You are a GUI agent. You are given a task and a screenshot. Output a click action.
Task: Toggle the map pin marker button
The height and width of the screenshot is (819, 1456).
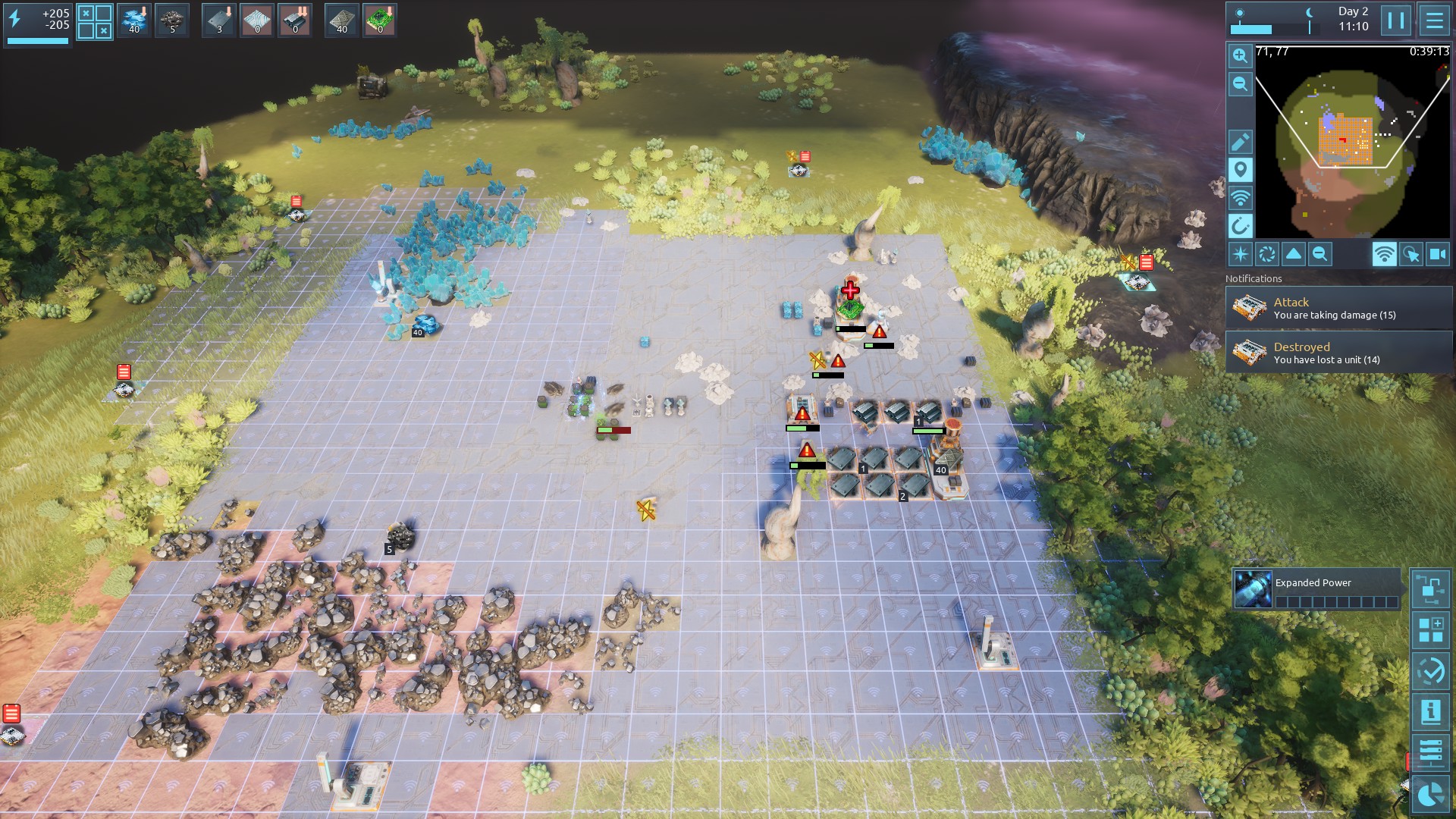pyautogui.click(x=1240, y=170)
